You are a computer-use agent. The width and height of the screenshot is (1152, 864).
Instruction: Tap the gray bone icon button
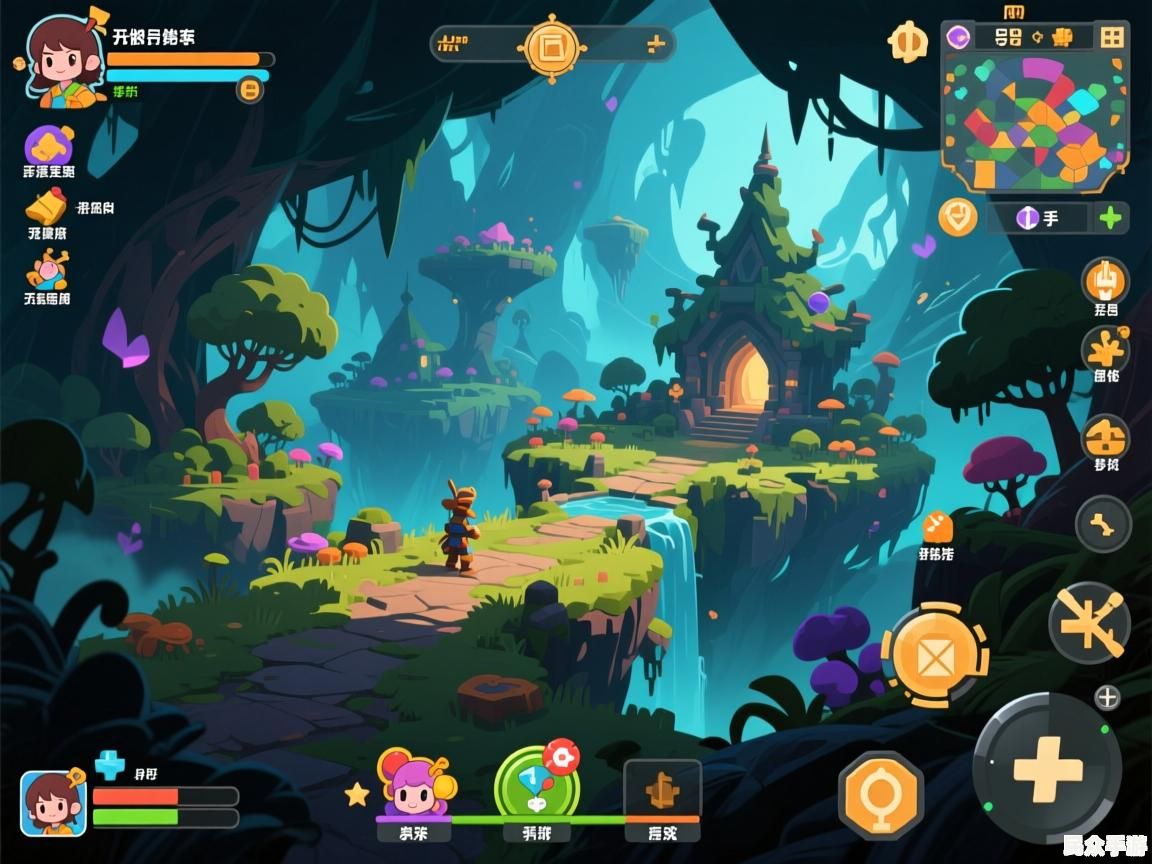click(x=1103, y=523)
